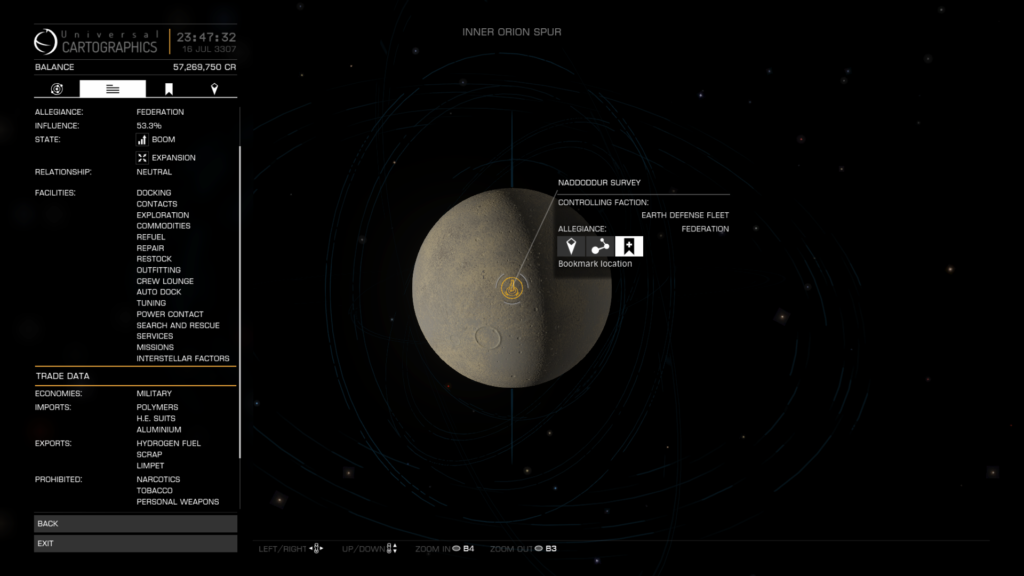Exit the system map
Viewport: 1024px width, 576px height.
point(135,543)
